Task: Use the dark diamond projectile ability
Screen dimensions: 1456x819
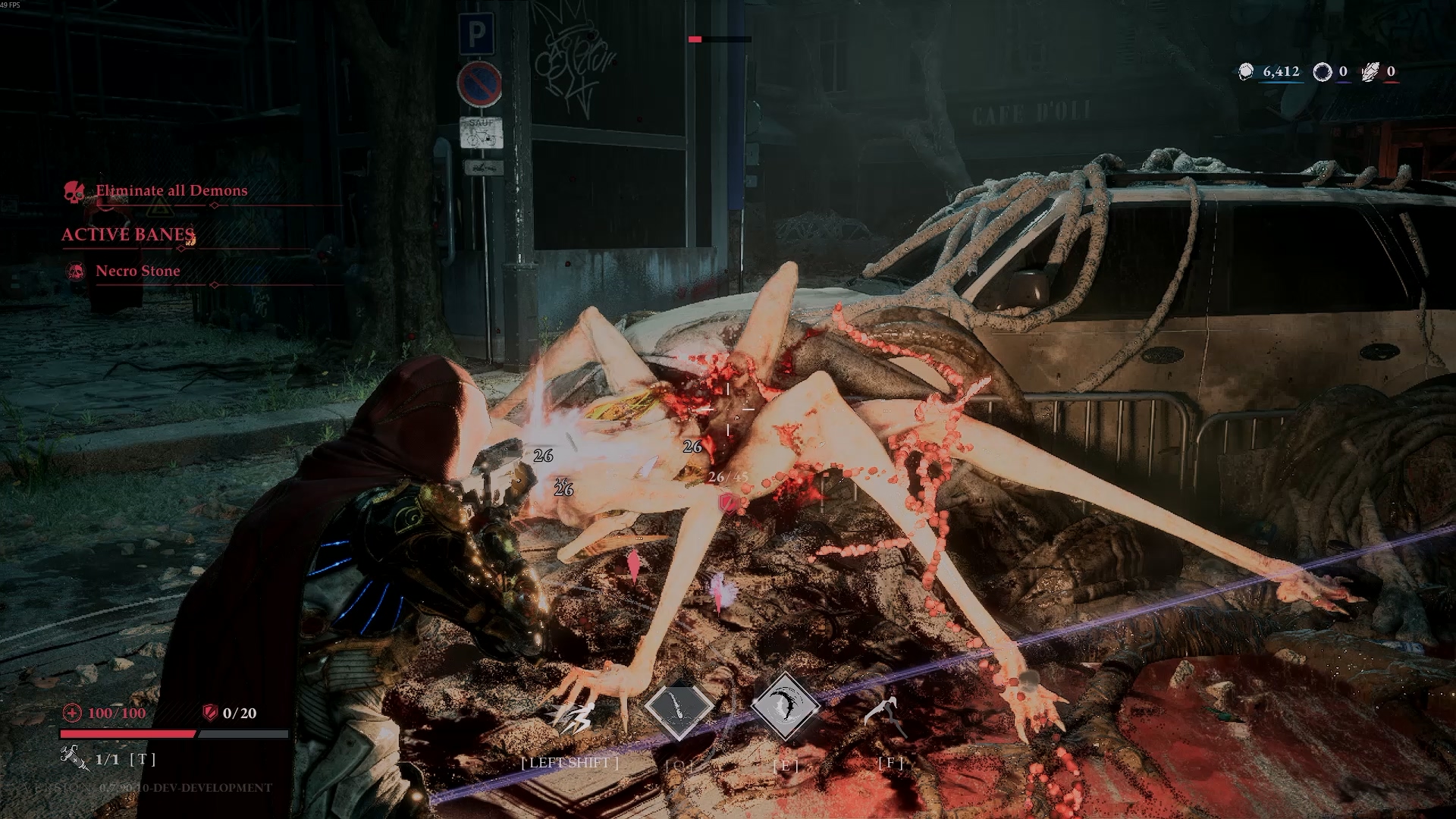Action: pyautogui.click(x=678, y=708)
